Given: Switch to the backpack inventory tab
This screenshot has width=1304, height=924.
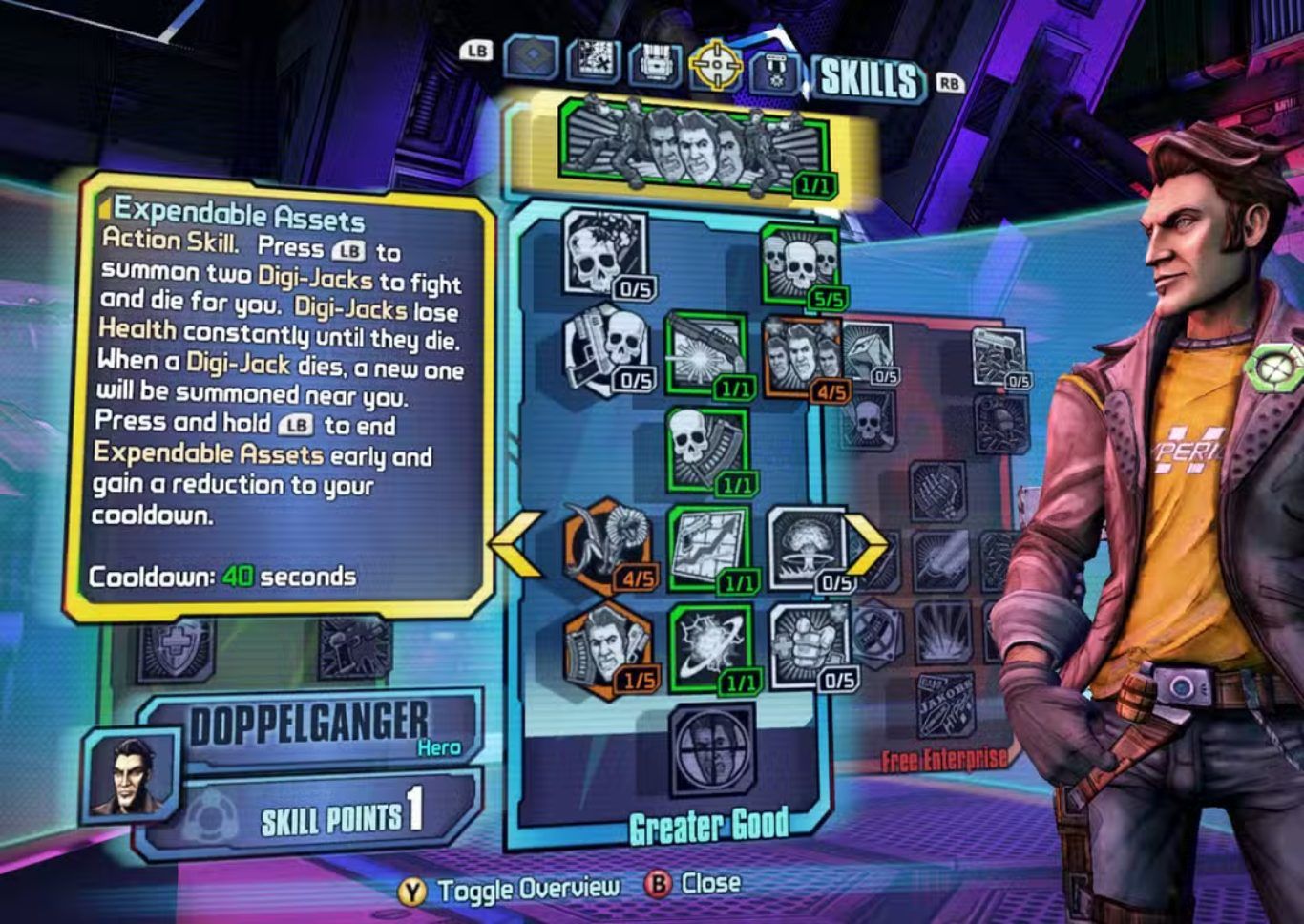Looking at the screenshot, I should coord(655,64).
